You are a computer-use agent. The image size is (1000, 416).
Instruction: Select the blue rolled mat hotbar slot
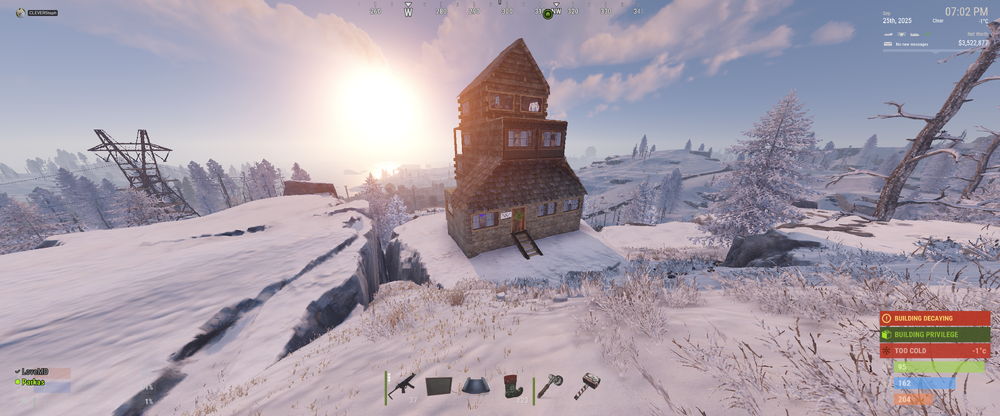(x=475, y=386)
